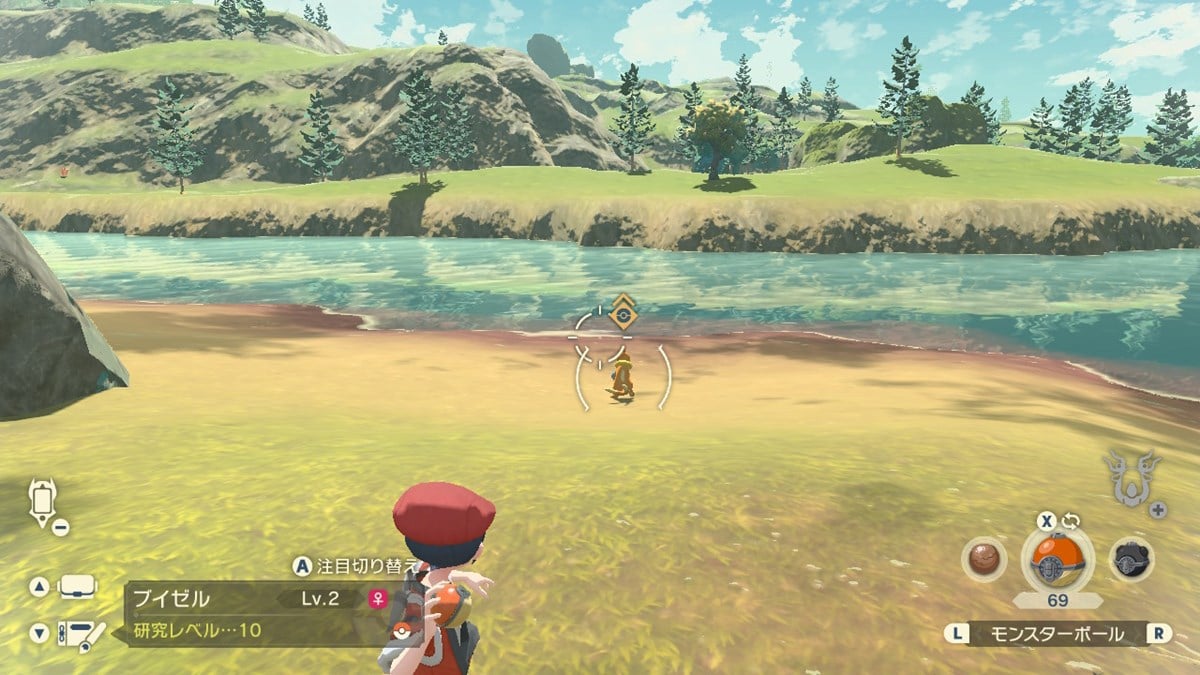Open the satchel bag icon
This screenshot has width=1200, height=675.
click(x=78, y=587)
